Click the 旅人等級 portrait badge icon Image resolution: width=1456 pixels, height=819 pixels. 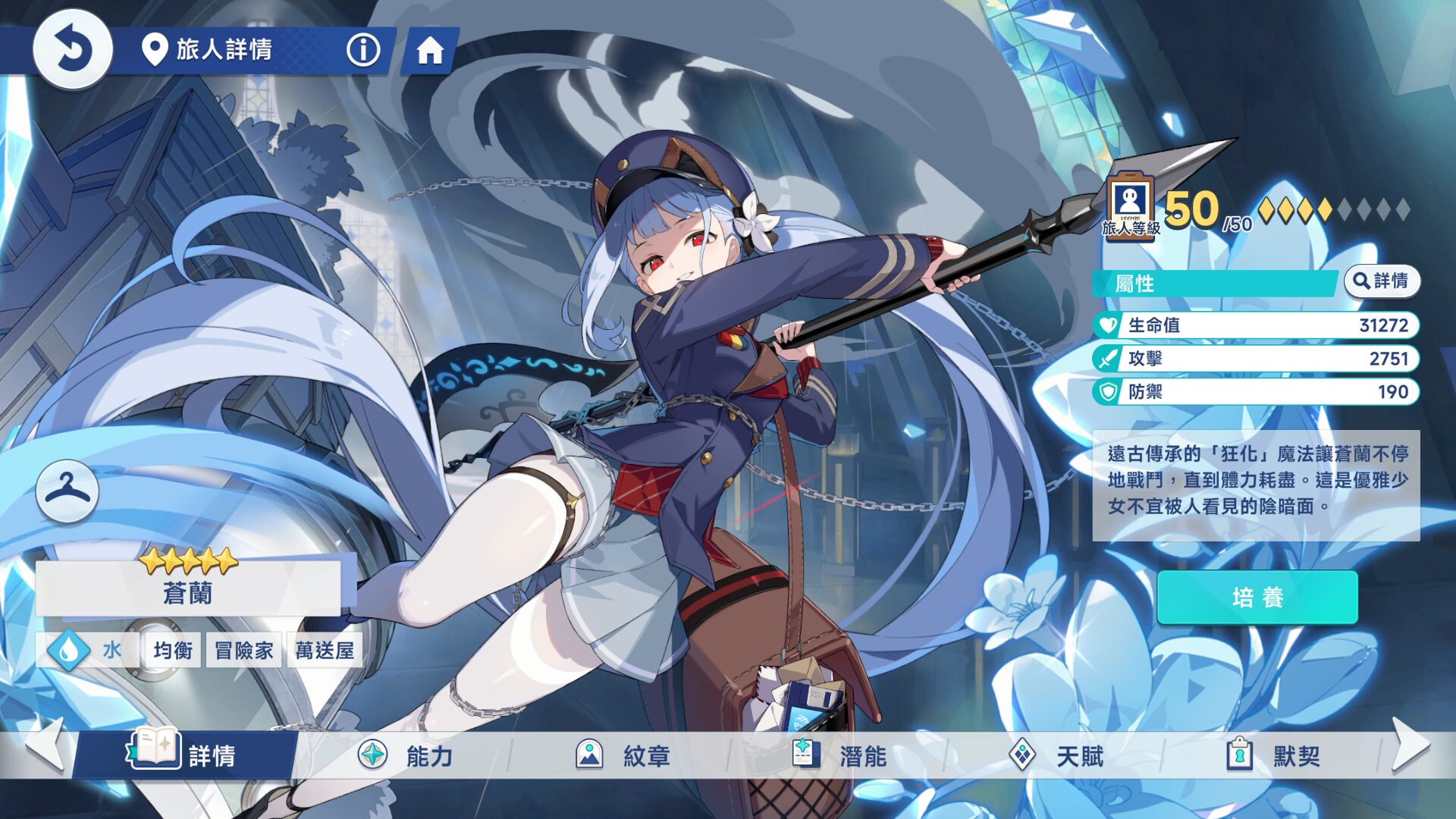pyautogui.click(x=1130, y=206)
